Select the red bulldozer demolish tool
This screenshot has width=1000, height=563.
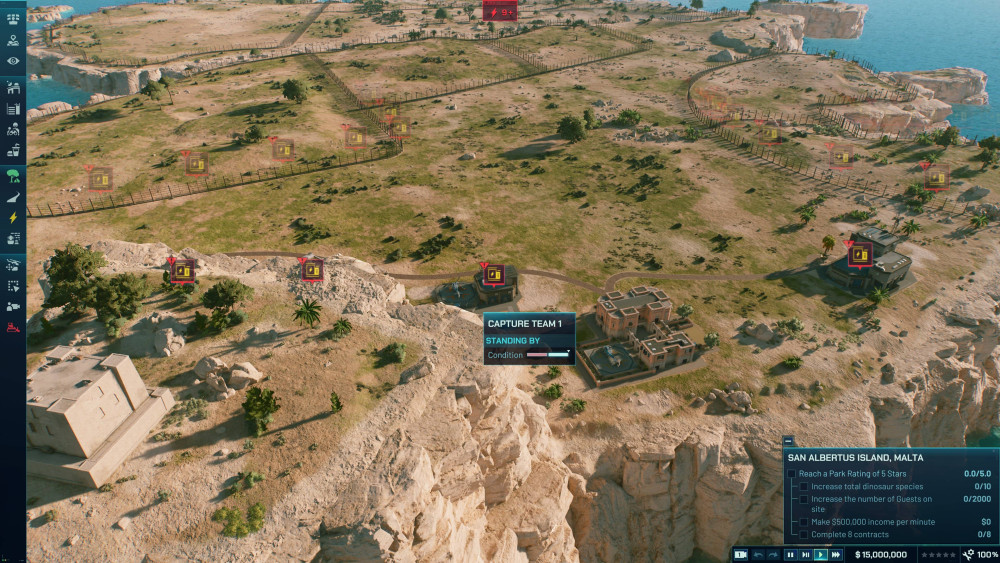point(13,327)
